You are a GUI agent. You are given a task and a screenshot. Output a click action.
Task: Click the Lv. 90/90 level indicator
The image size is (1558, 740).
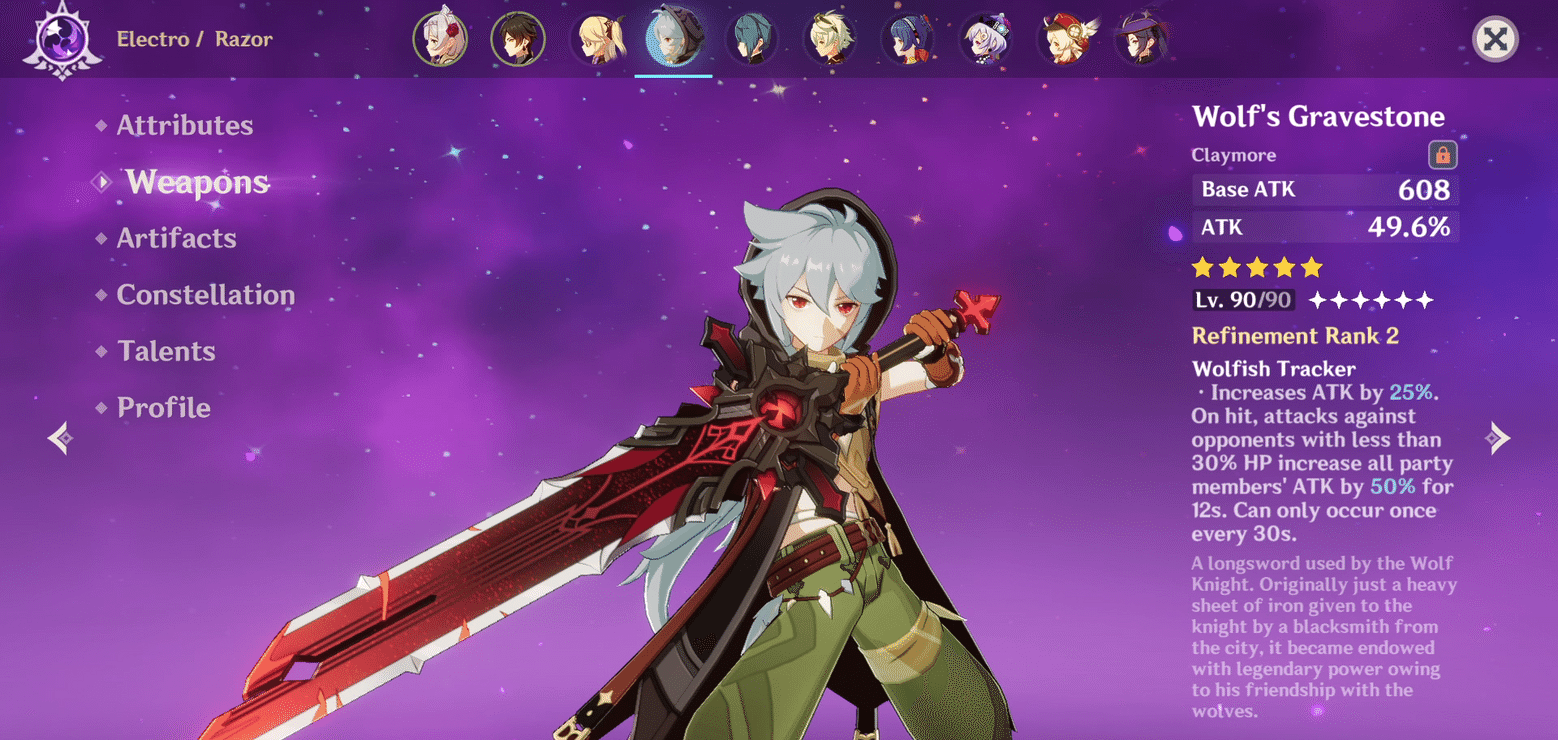[1243, 299]
